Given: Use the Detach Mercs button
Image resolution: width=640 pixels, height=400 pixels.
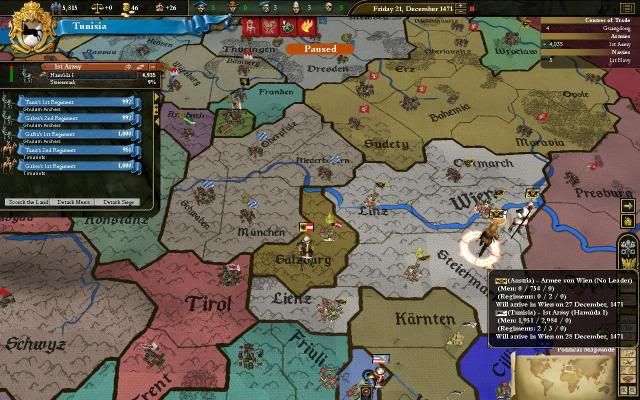Looking at the screenshot, I should 75,202.
